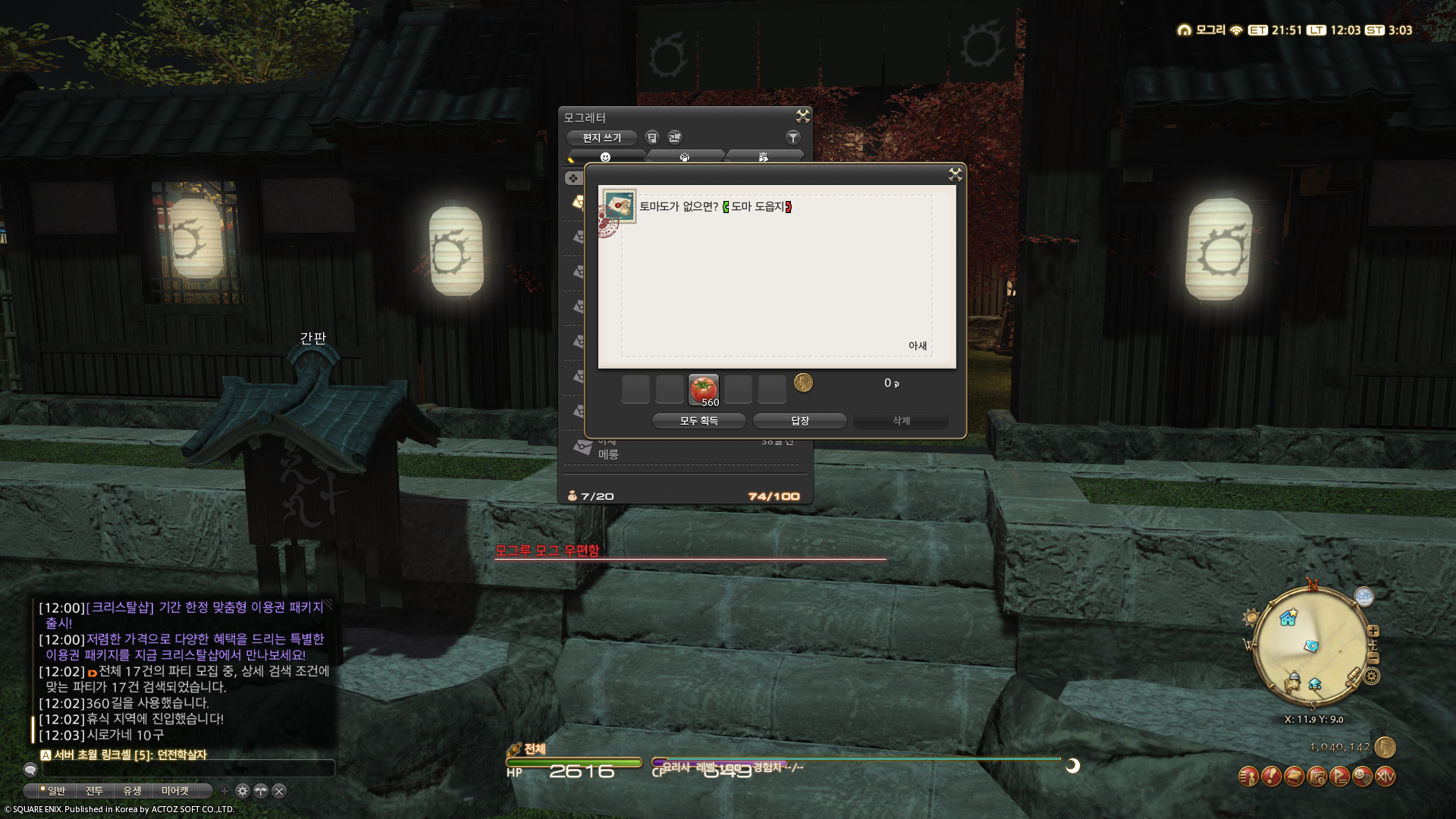Open chat log settings gear

pyautogui.click(x=243, y=791)
